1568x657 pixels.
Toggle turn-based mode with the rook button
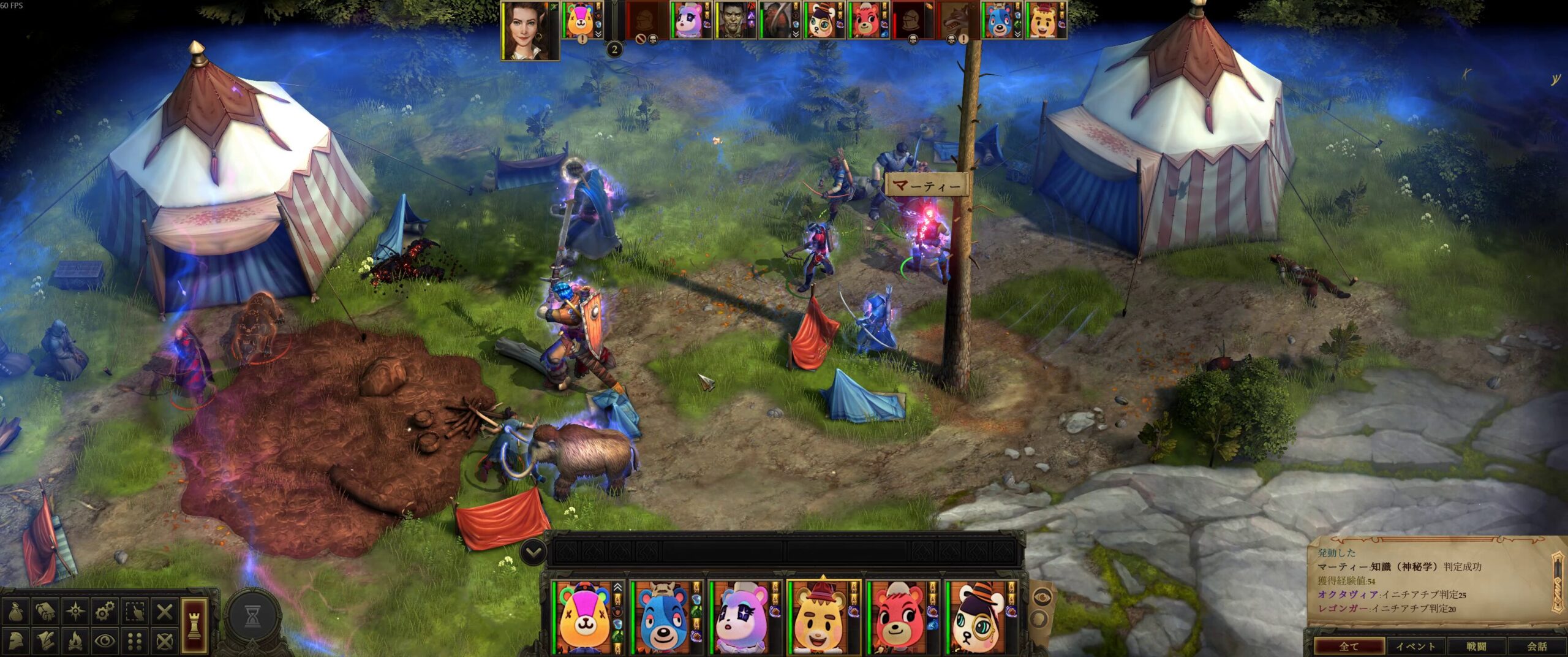(195, 625)
